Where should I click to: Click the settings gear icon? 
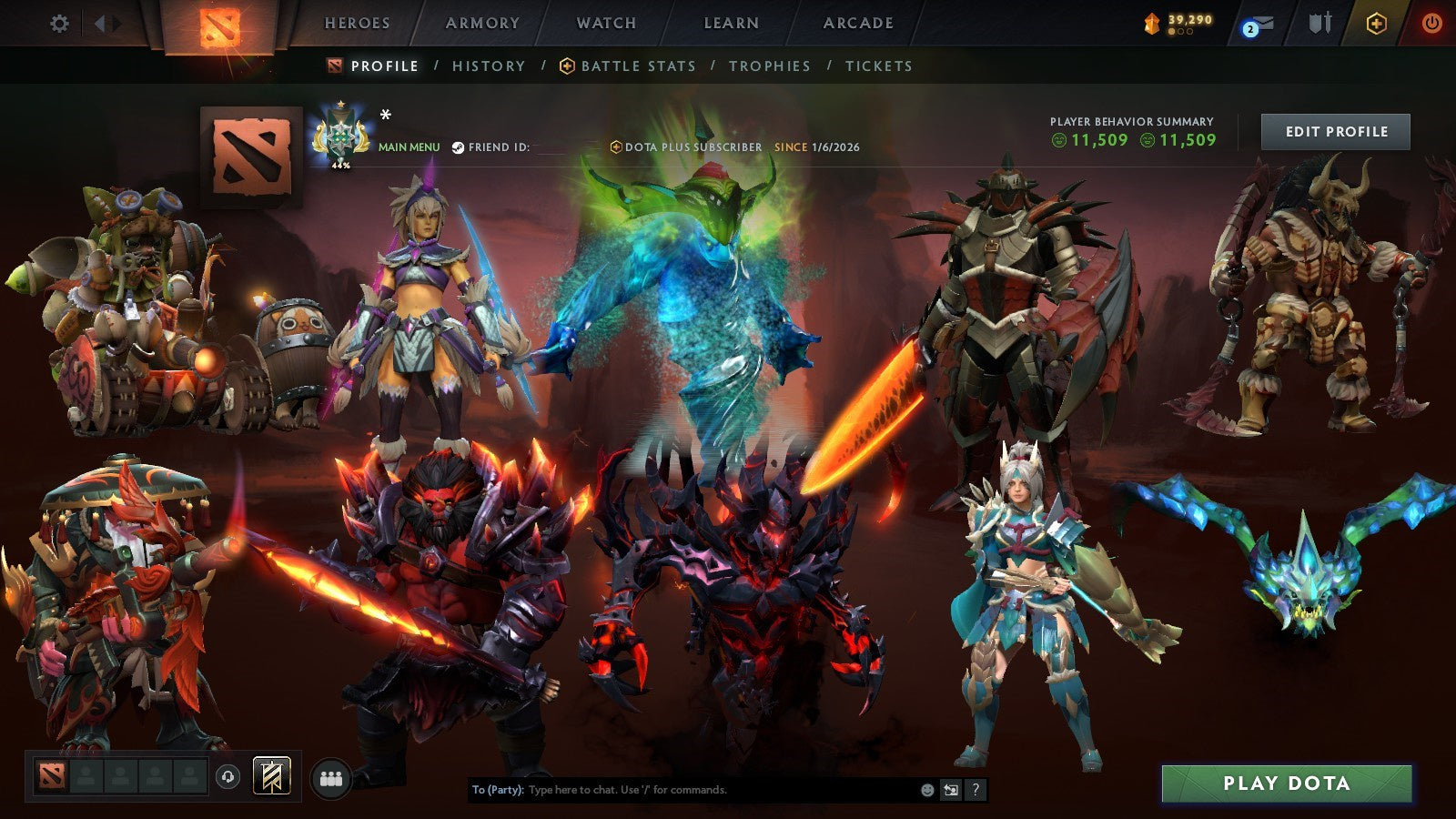pos(60,25)
